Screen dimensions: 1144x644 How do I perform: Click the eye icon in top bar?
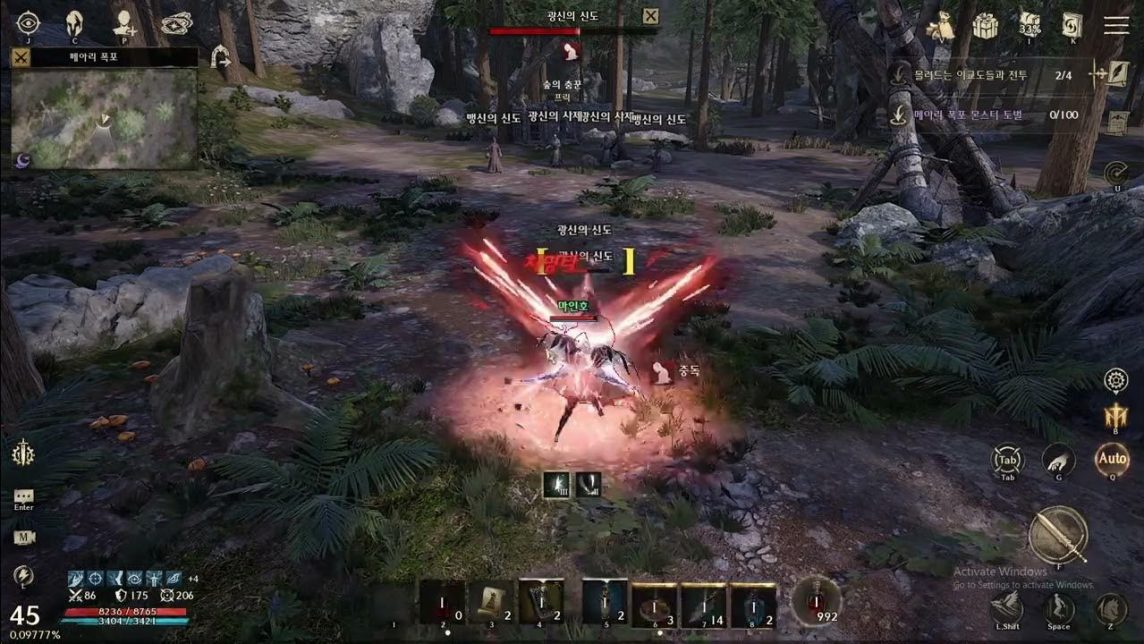27,23
